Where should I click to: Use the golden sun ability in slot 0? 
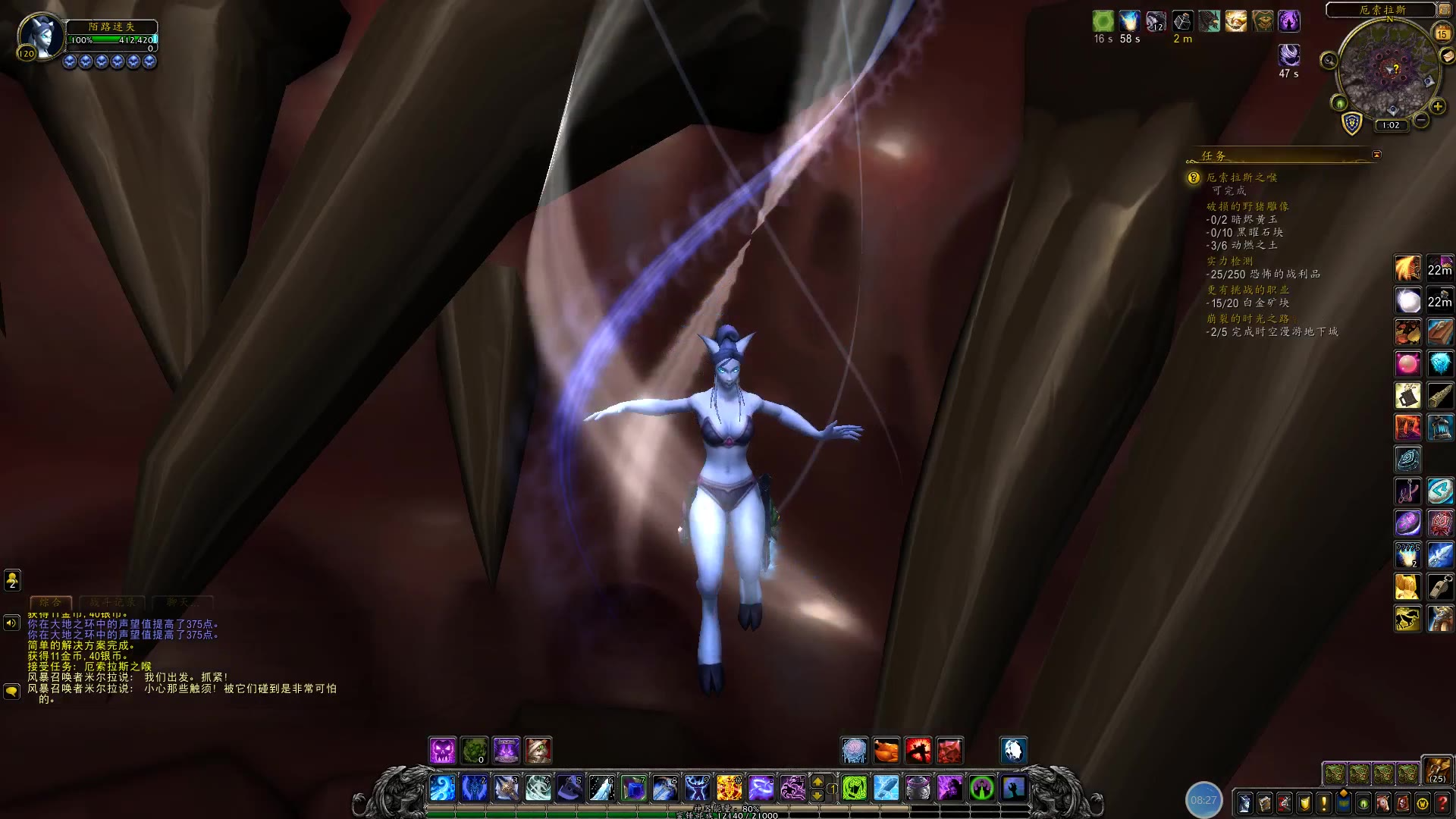pos(730,788)
